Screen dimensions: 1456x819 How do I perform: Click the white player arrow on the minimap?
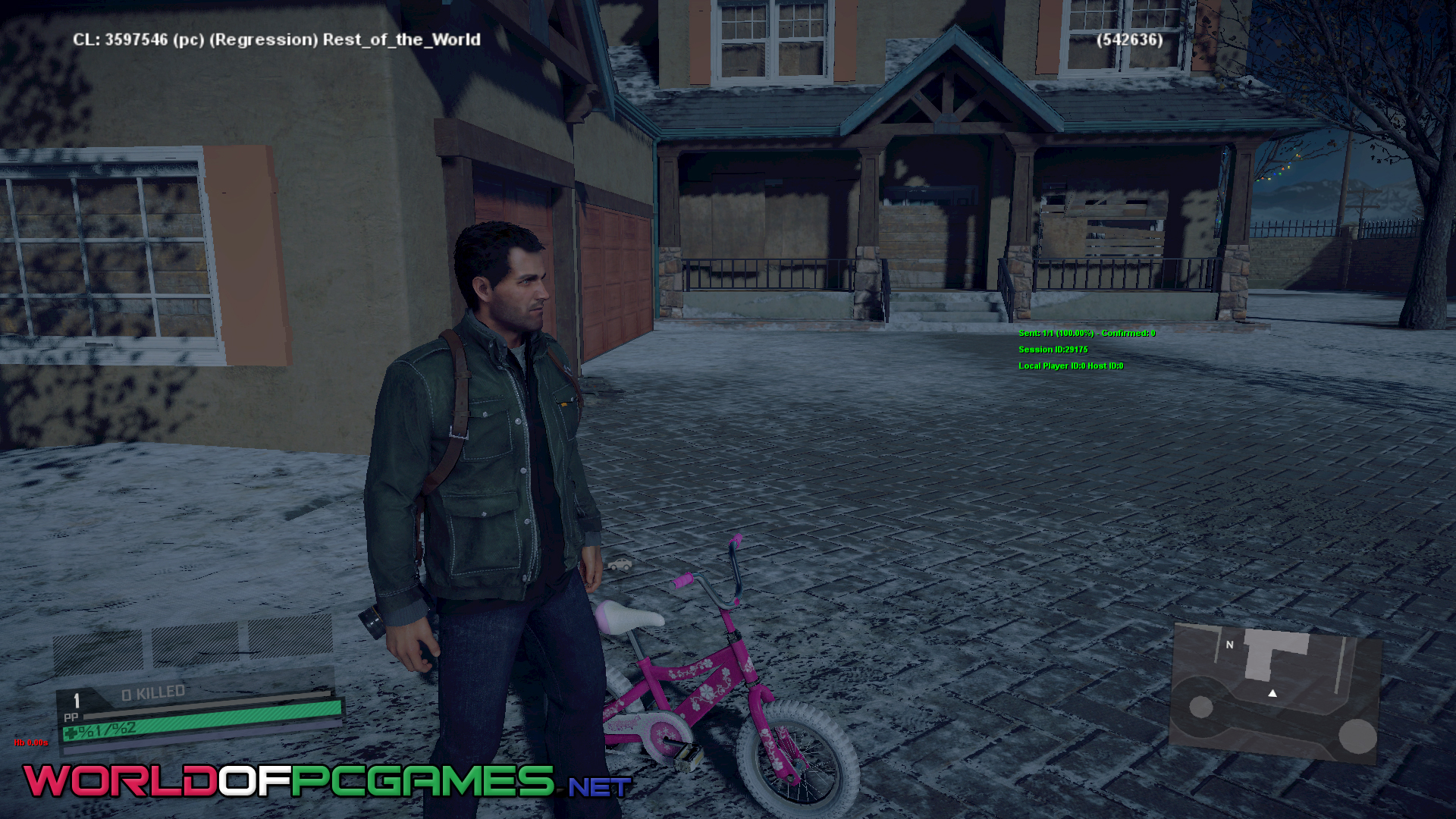(x=1272, y=693)
